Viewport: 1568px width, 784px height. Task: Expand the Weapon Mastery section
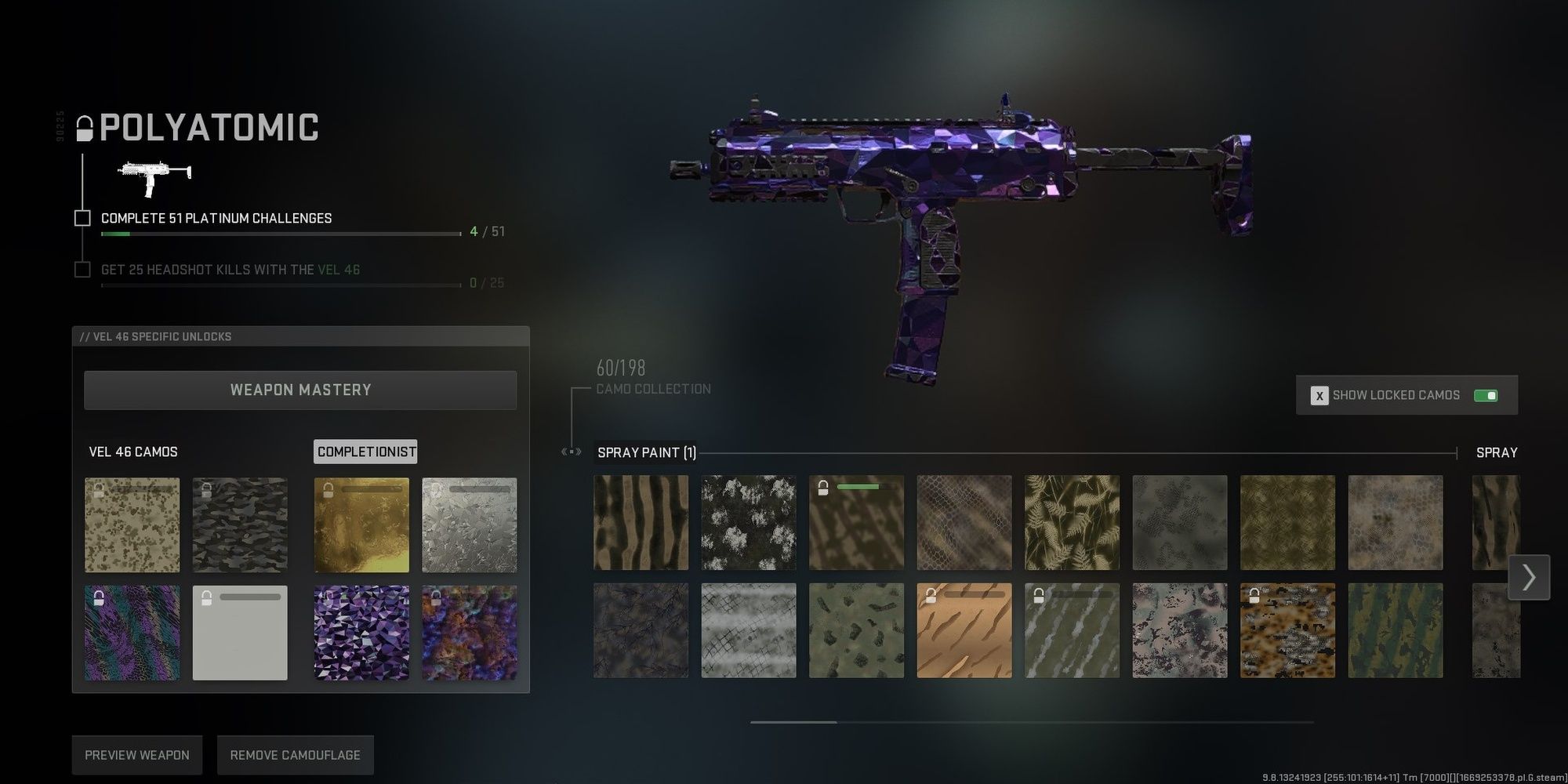[299, 390]
